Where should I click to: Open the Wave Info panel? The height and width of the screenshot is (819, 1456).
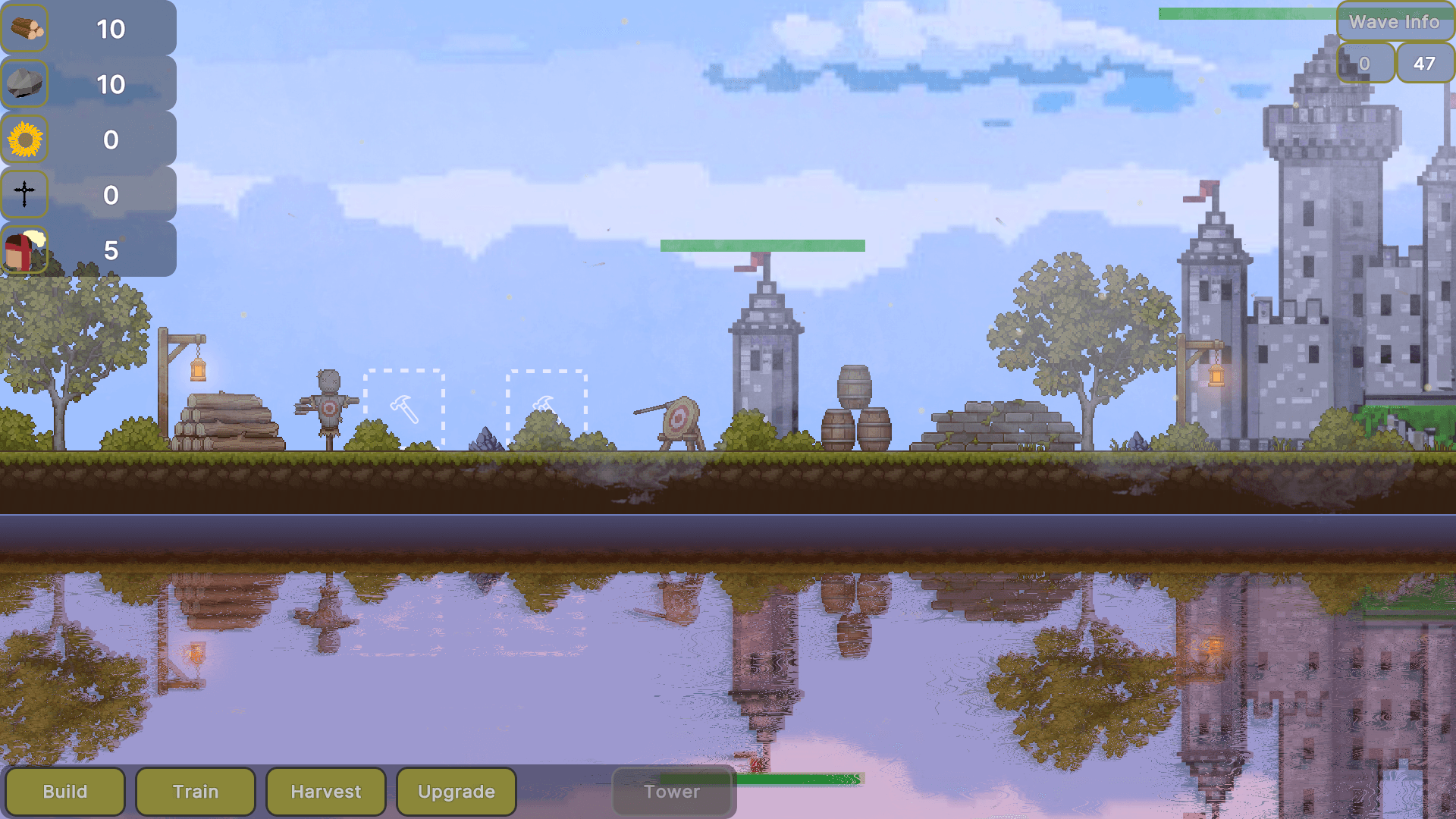click(1395, 22)
